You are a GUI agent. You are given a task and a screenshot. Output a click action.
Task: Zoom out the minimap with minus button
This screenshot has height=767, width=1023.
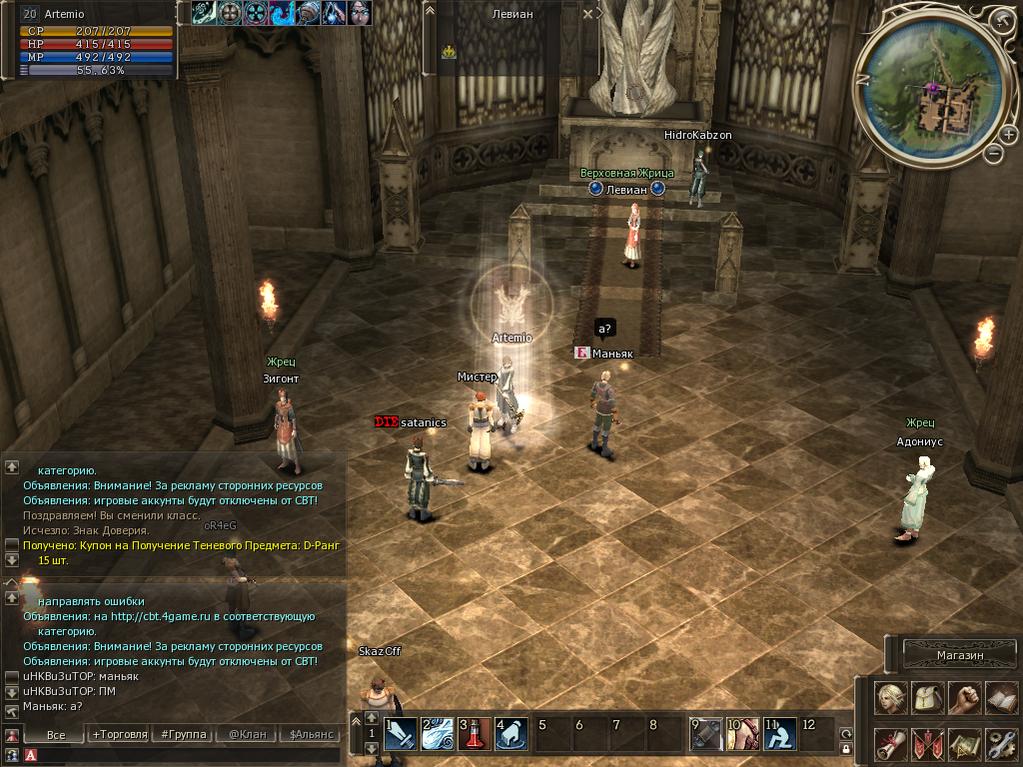993,154
